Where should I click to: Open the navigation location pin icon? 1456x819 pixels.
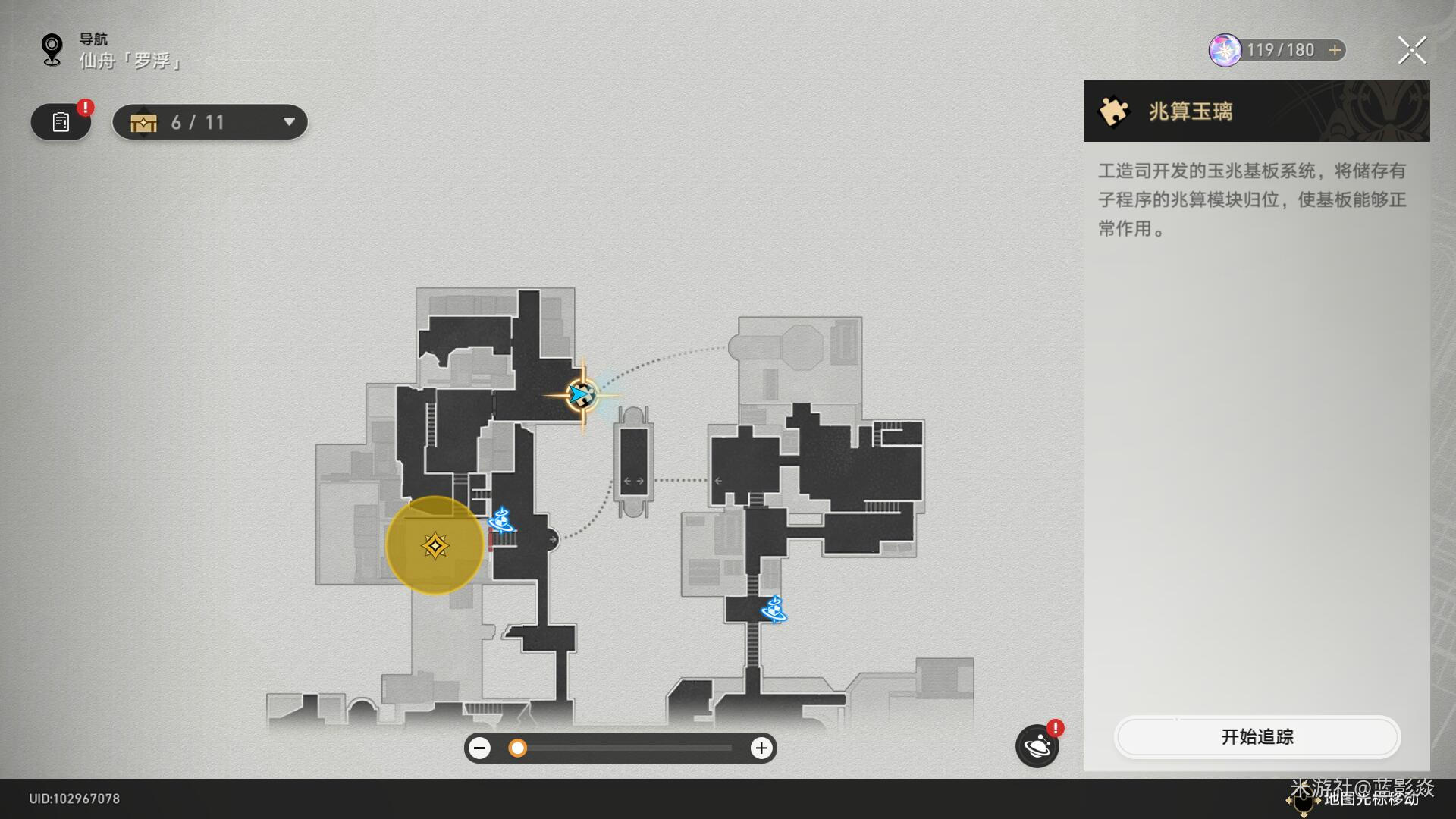(x=52, y=50)
